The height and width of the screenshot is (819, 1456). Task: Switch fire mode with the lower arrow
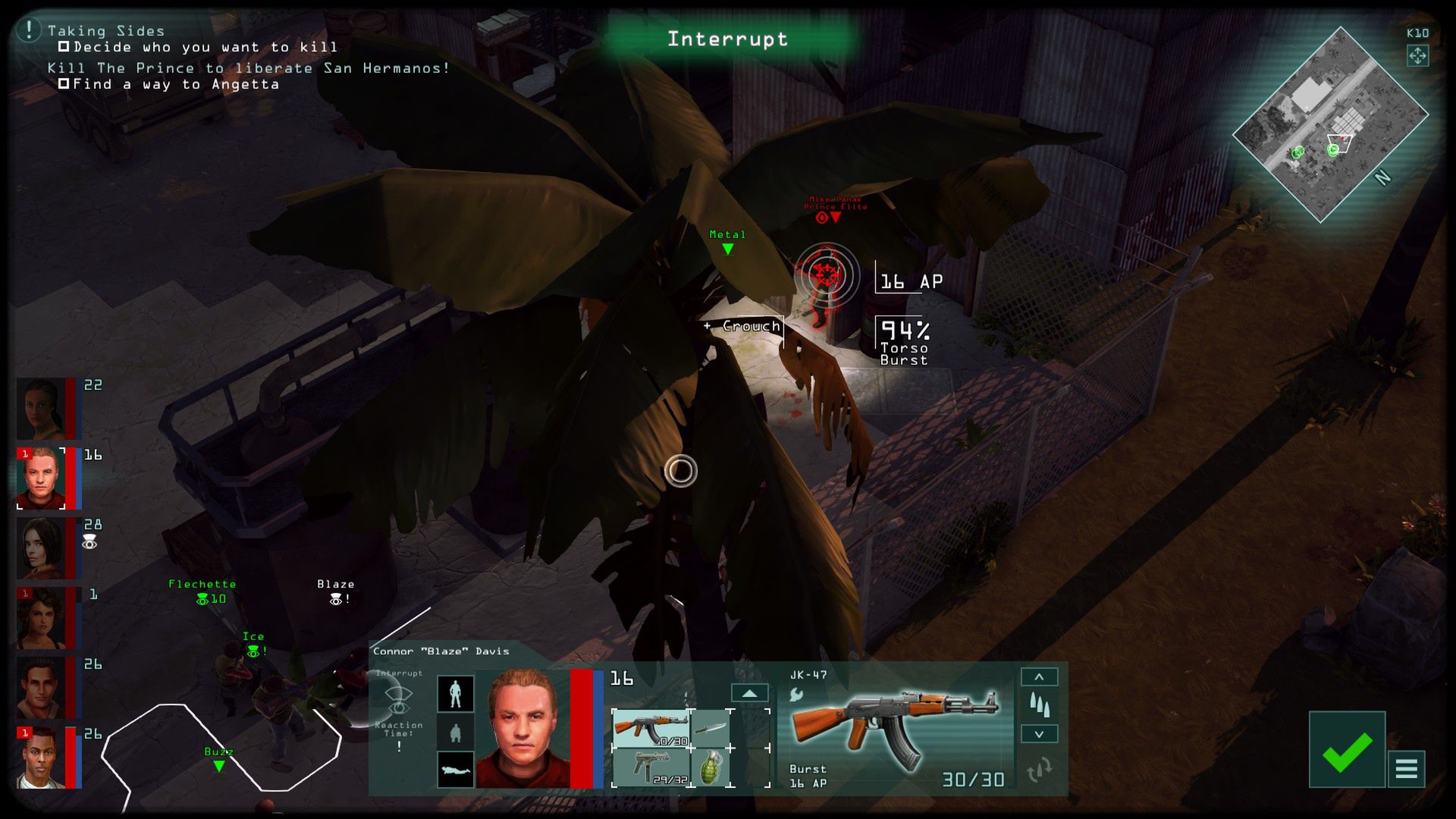(x=1039, y=734)
